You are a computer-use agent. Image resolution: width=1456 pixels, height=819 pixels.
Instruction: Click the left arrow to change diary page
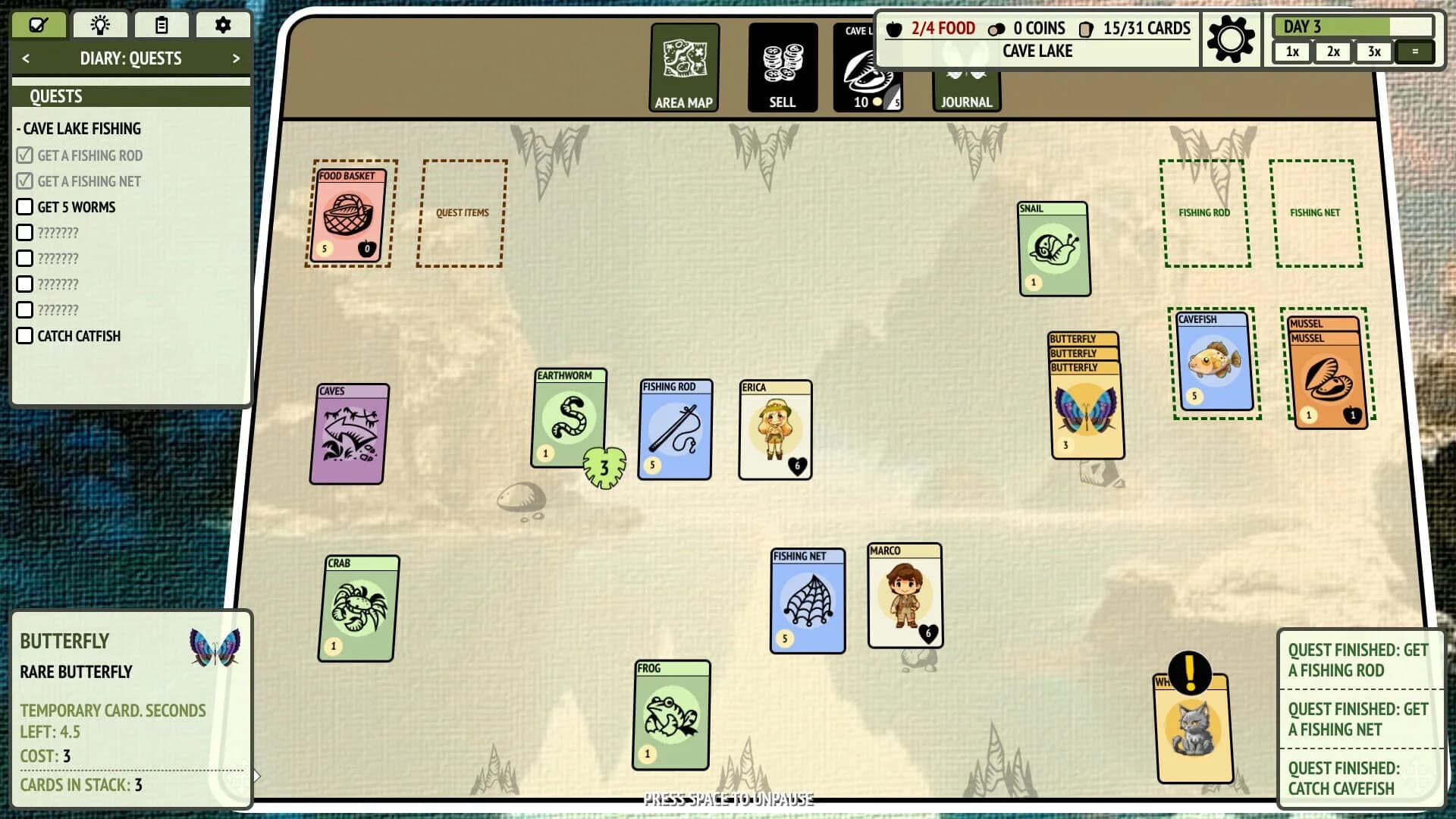pyautogui.click(x=27, y=58)
